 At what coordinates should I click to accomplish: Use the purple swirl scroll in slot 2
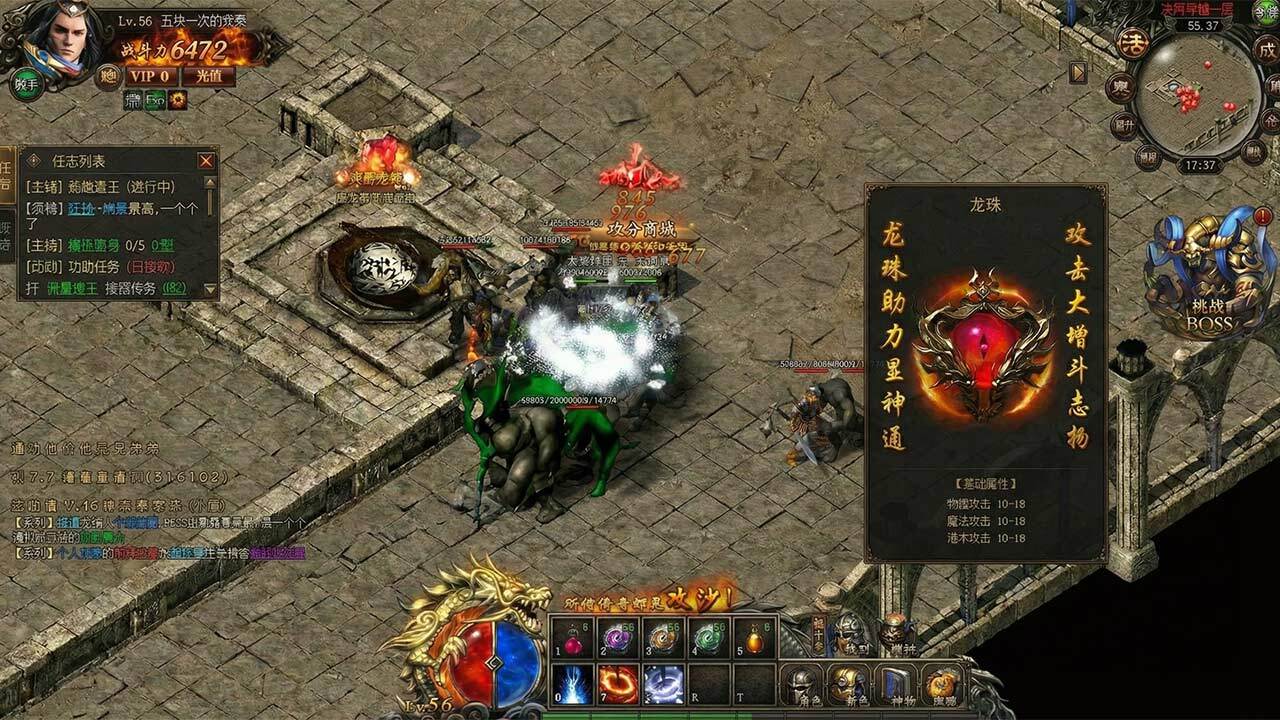618,637
